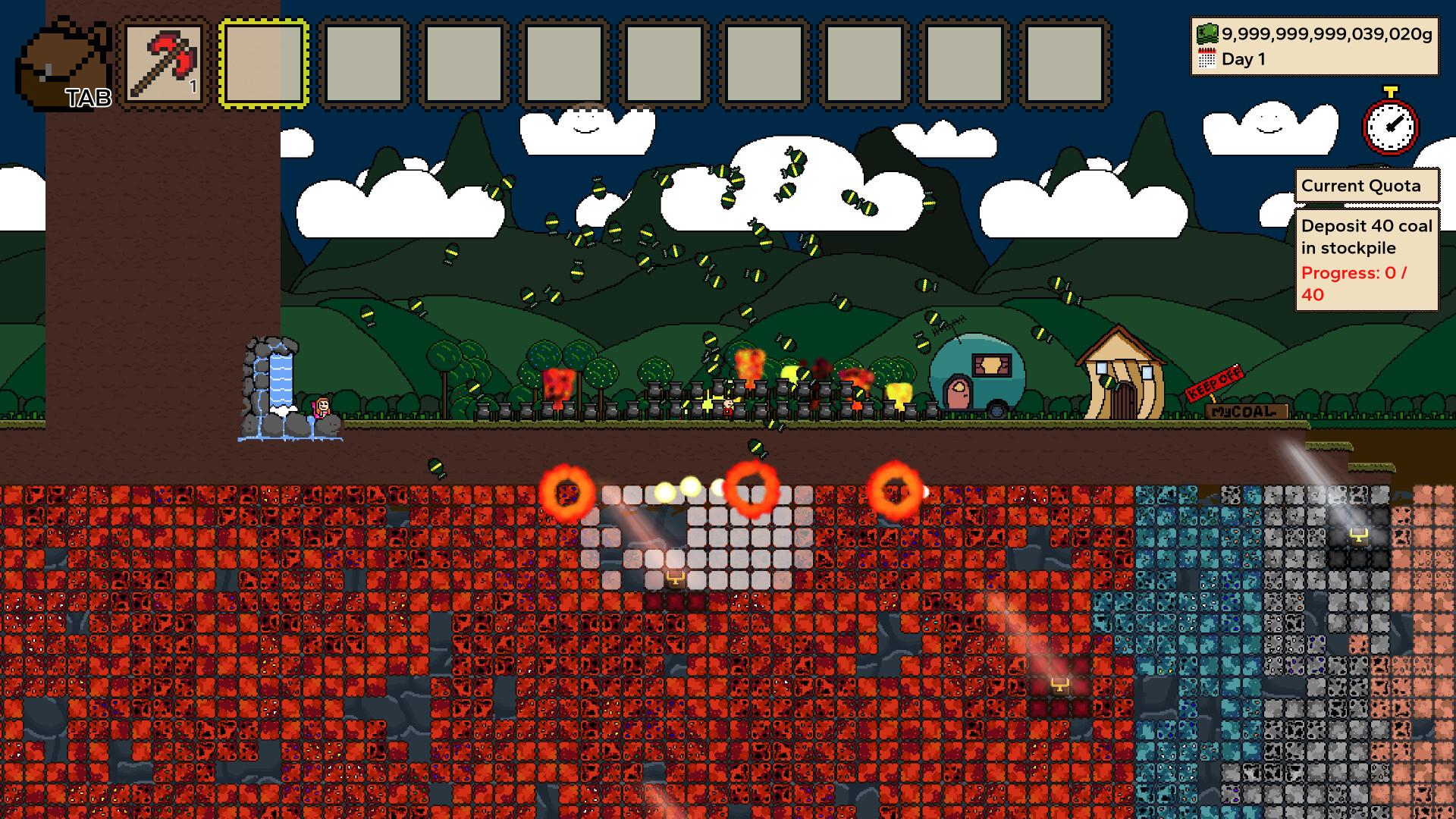Click the stopwatch timer icon
1456x819 pixels.
(x=1390, y=123)
